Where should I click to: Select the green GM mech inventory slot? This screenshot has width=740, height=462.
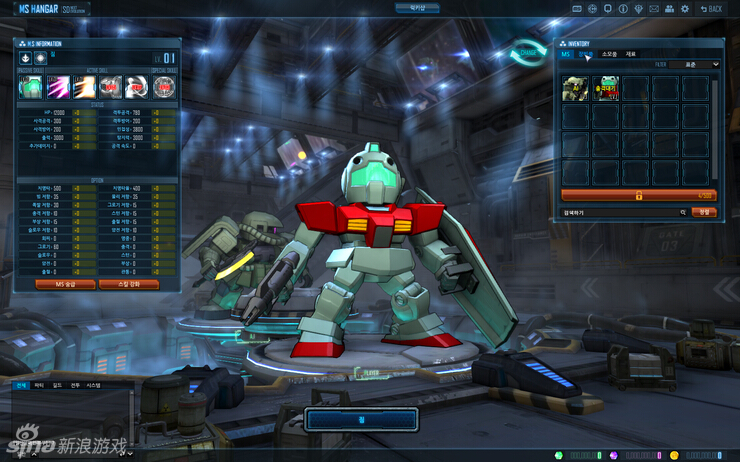pyautogui.click(x=606, y=89)
